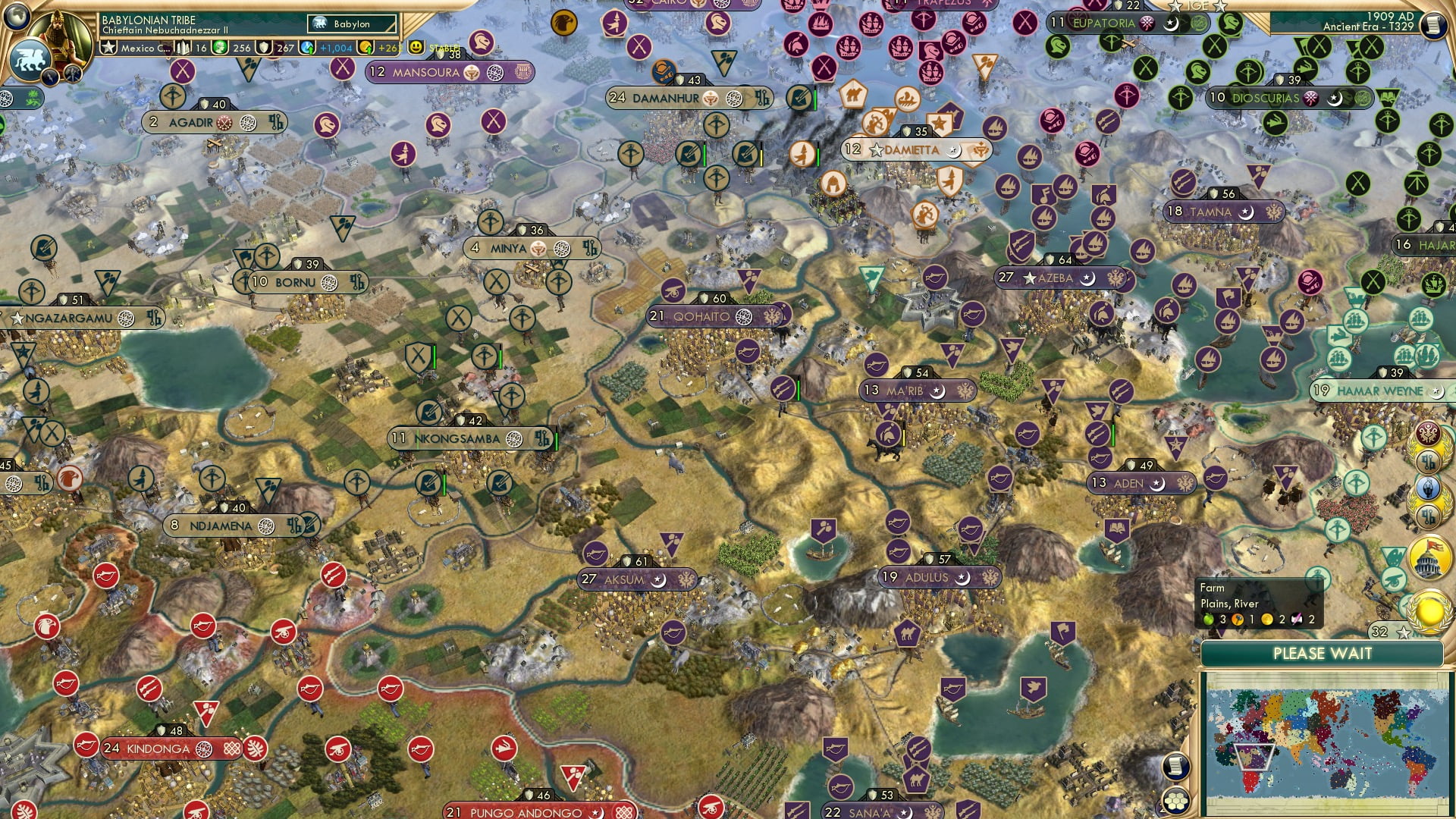
Task: Click the capitol flag wonder notification on right edge
Action: tap(1429, 557)
